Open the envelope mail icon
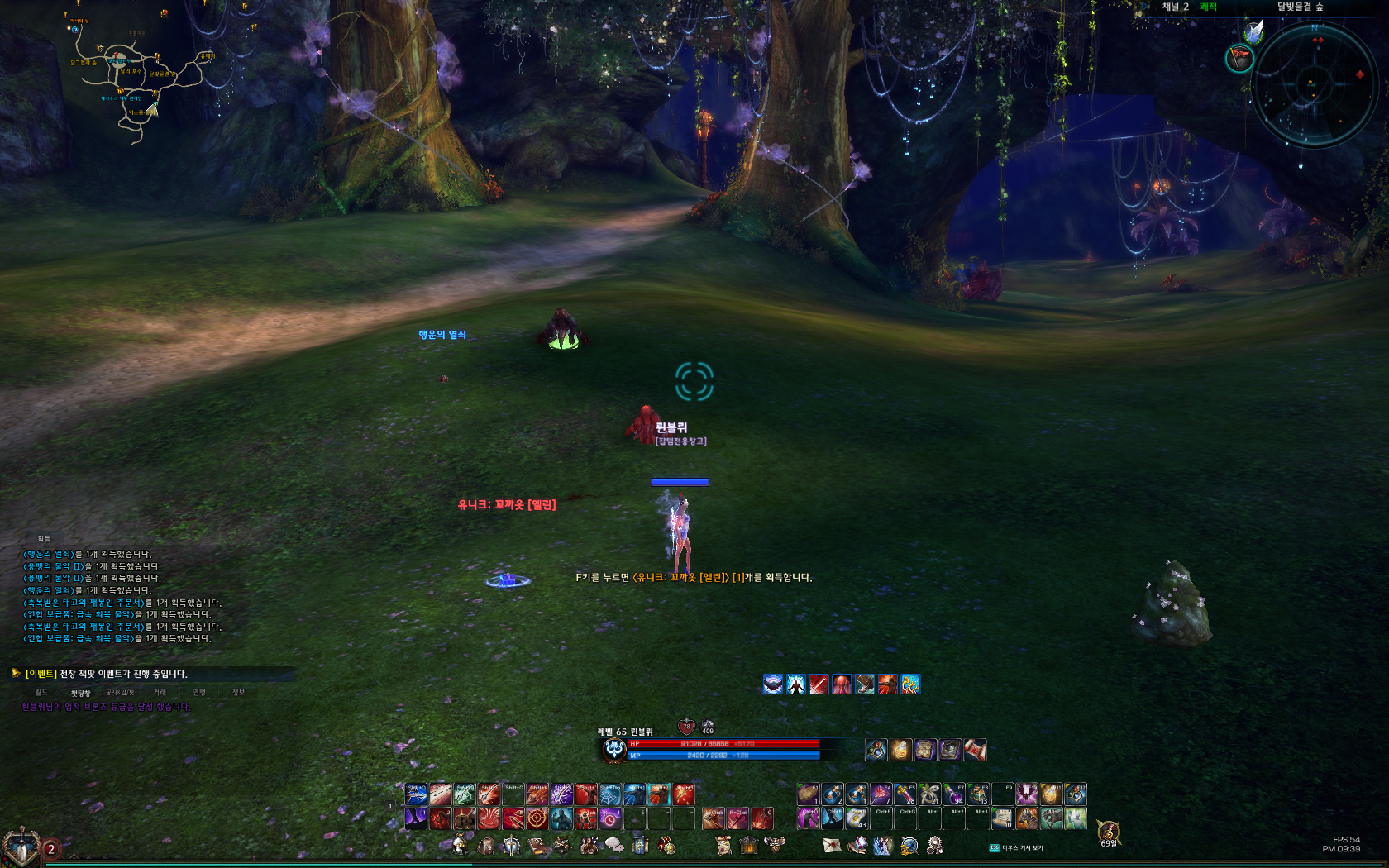The height and width of the screenshot is (868, 1389). [831, 845]
